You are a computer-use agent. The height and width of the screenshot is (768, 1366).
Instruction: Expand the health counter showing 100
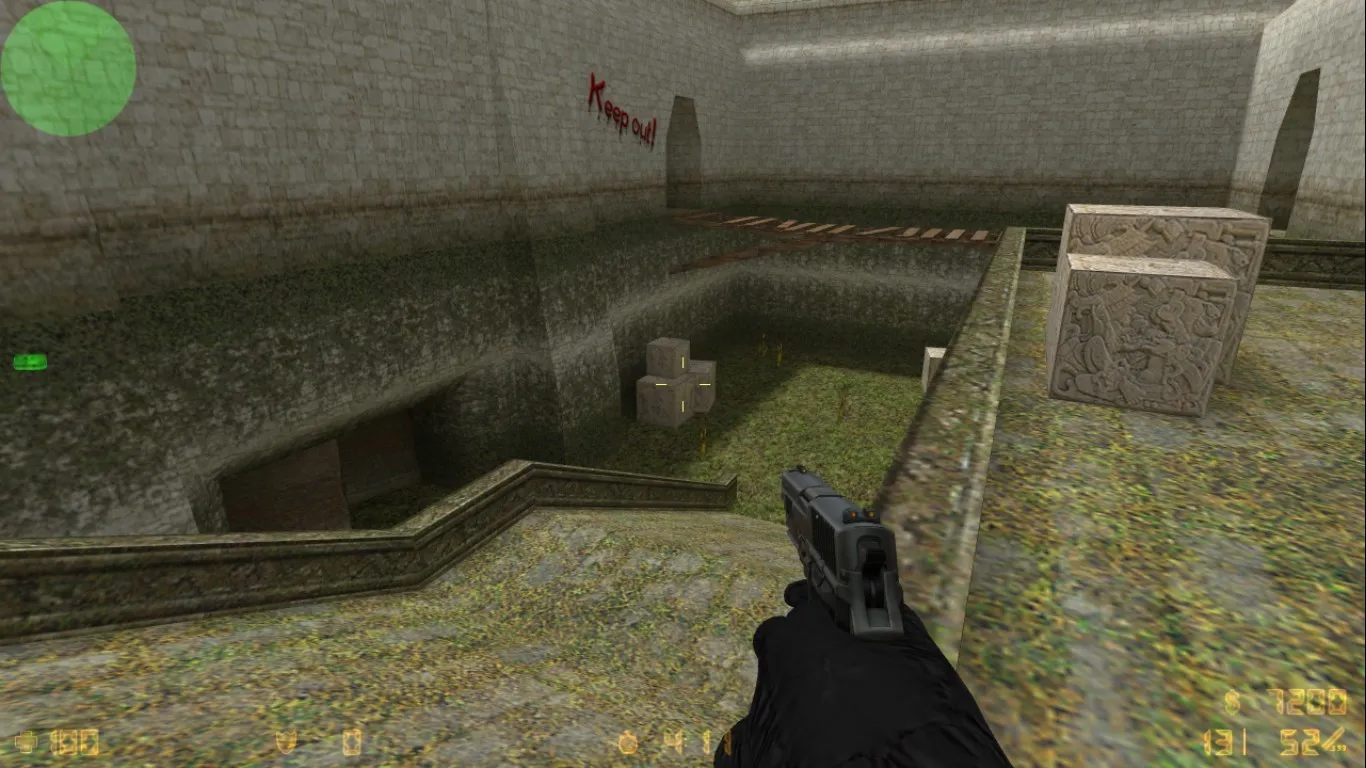coord(75,743)
